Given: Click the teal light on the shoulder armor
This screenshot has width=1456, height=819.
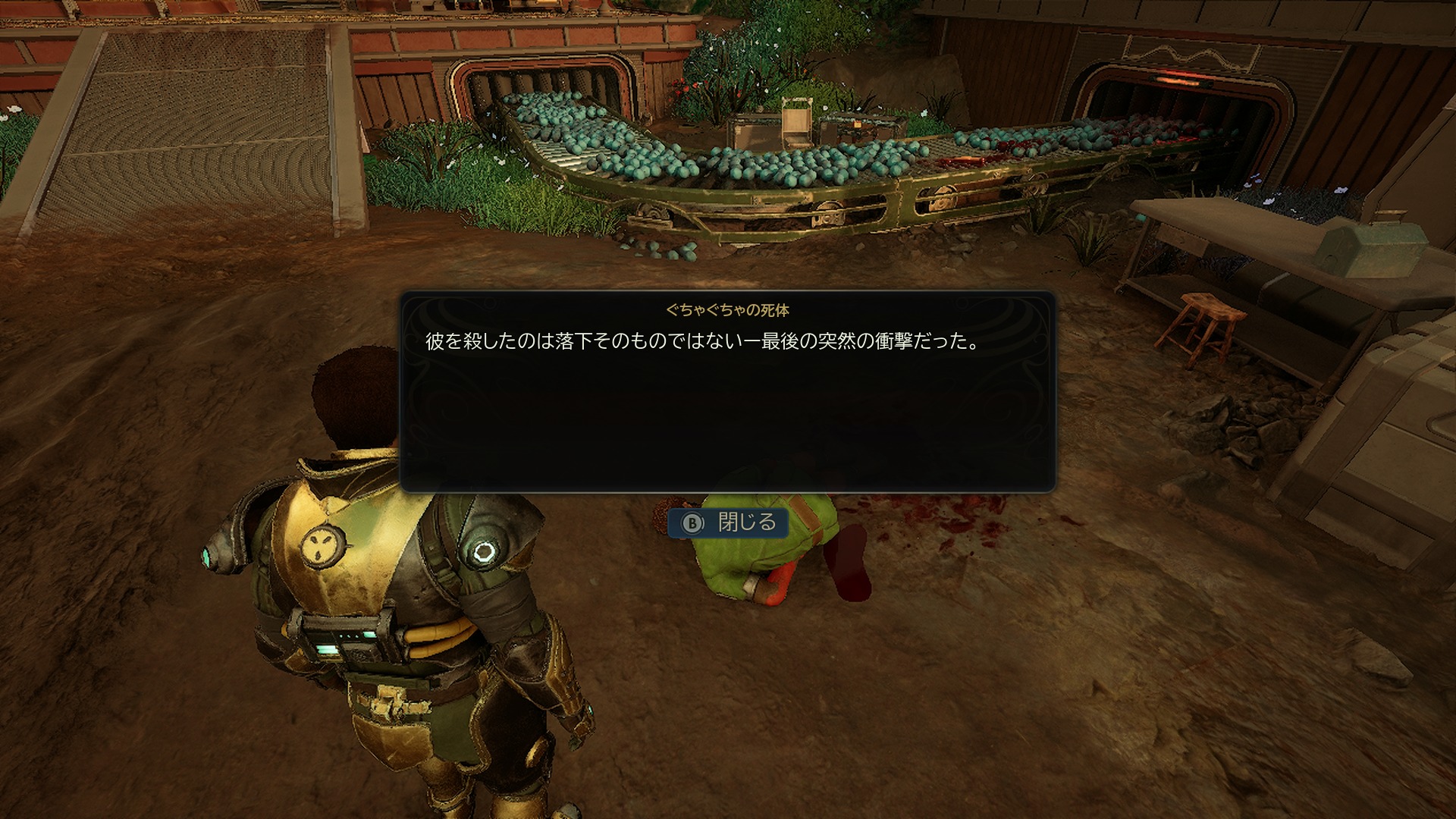Looking at the screenshot, I should click(206, 555).
